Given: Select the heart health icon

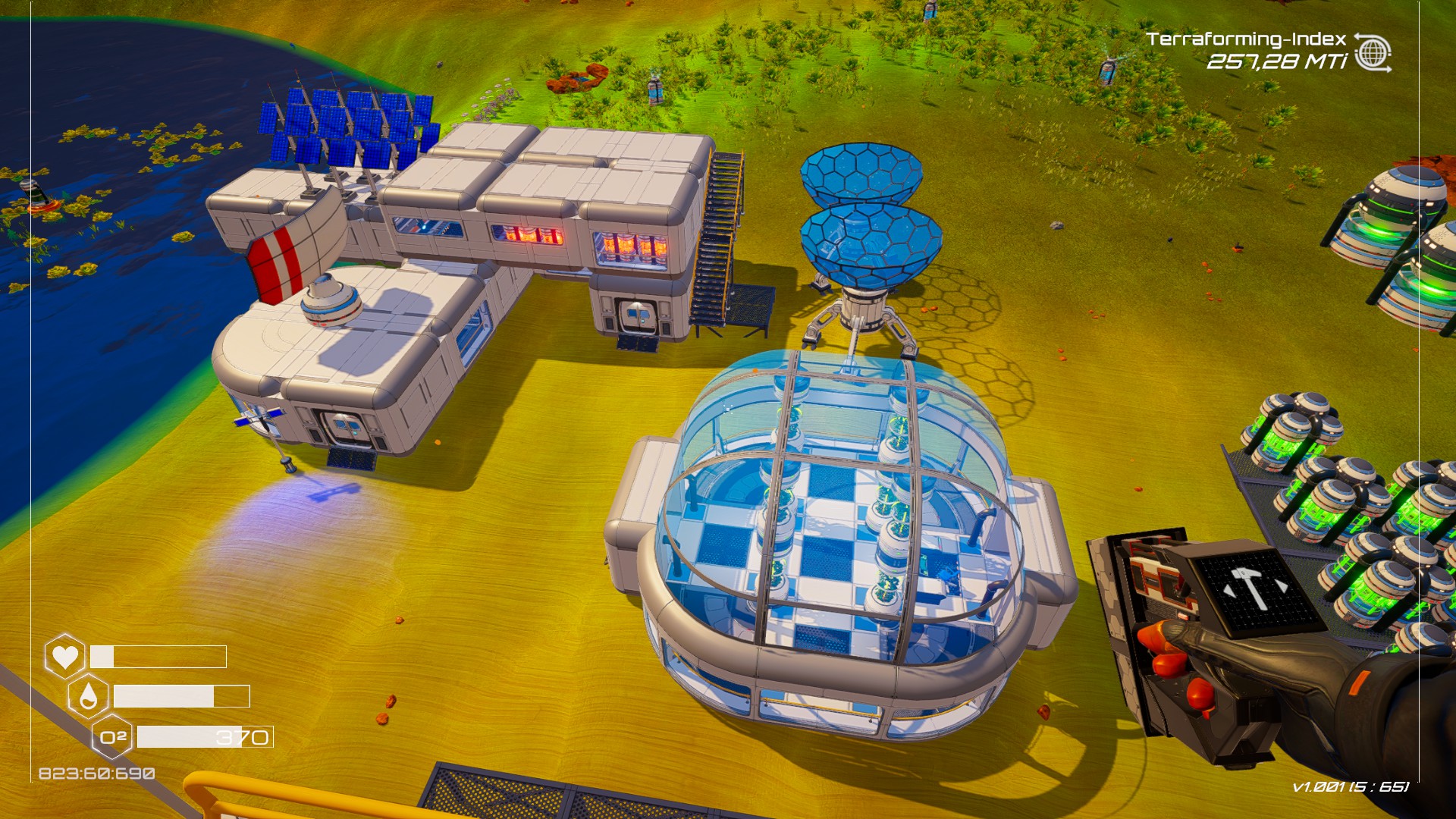Looking at the screenshot, I should click(x=65, y=656).
